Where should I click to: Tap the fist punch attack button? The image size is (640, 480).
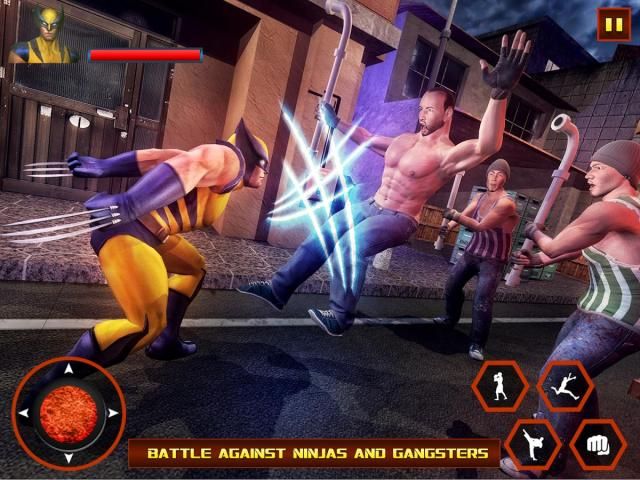pos(598,444)
